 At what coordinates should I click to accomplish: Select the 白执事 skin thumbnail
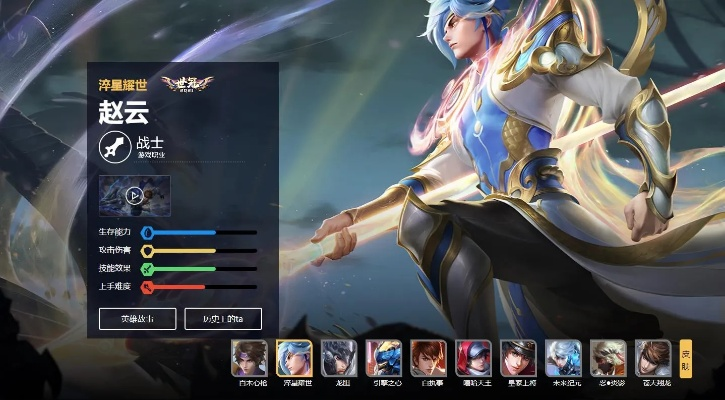(429, 357)
